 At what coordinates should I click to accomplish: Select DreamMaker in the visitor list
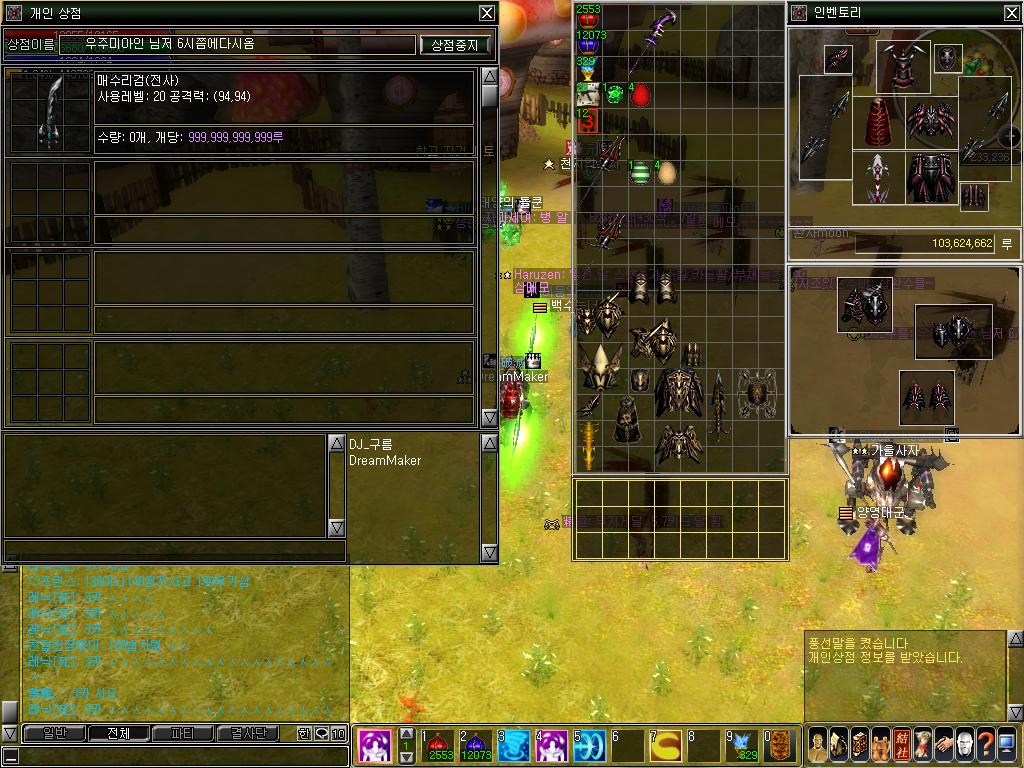[x=385, y=461]
